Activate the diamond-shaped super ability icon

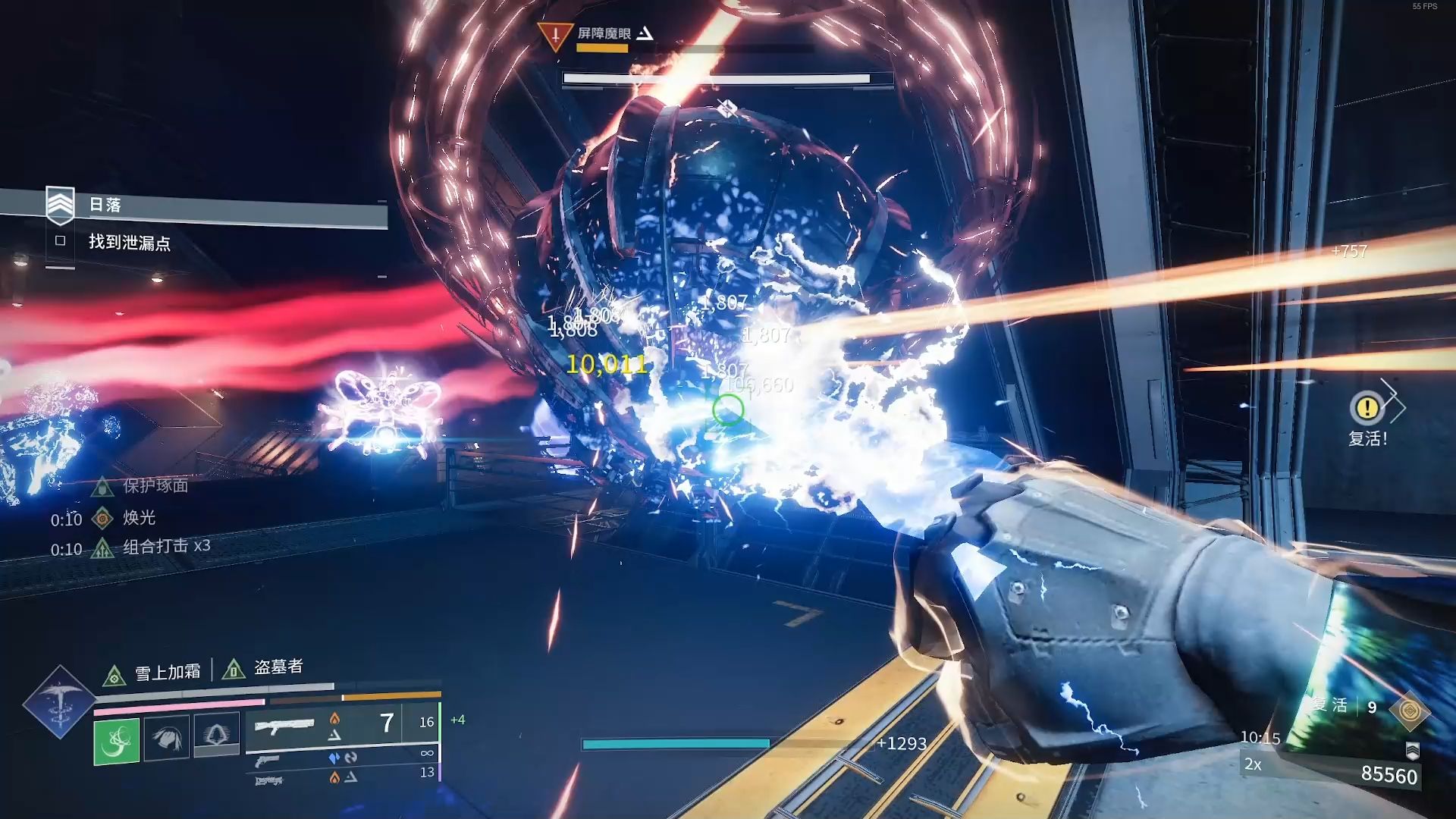click(x=59, y=702)
